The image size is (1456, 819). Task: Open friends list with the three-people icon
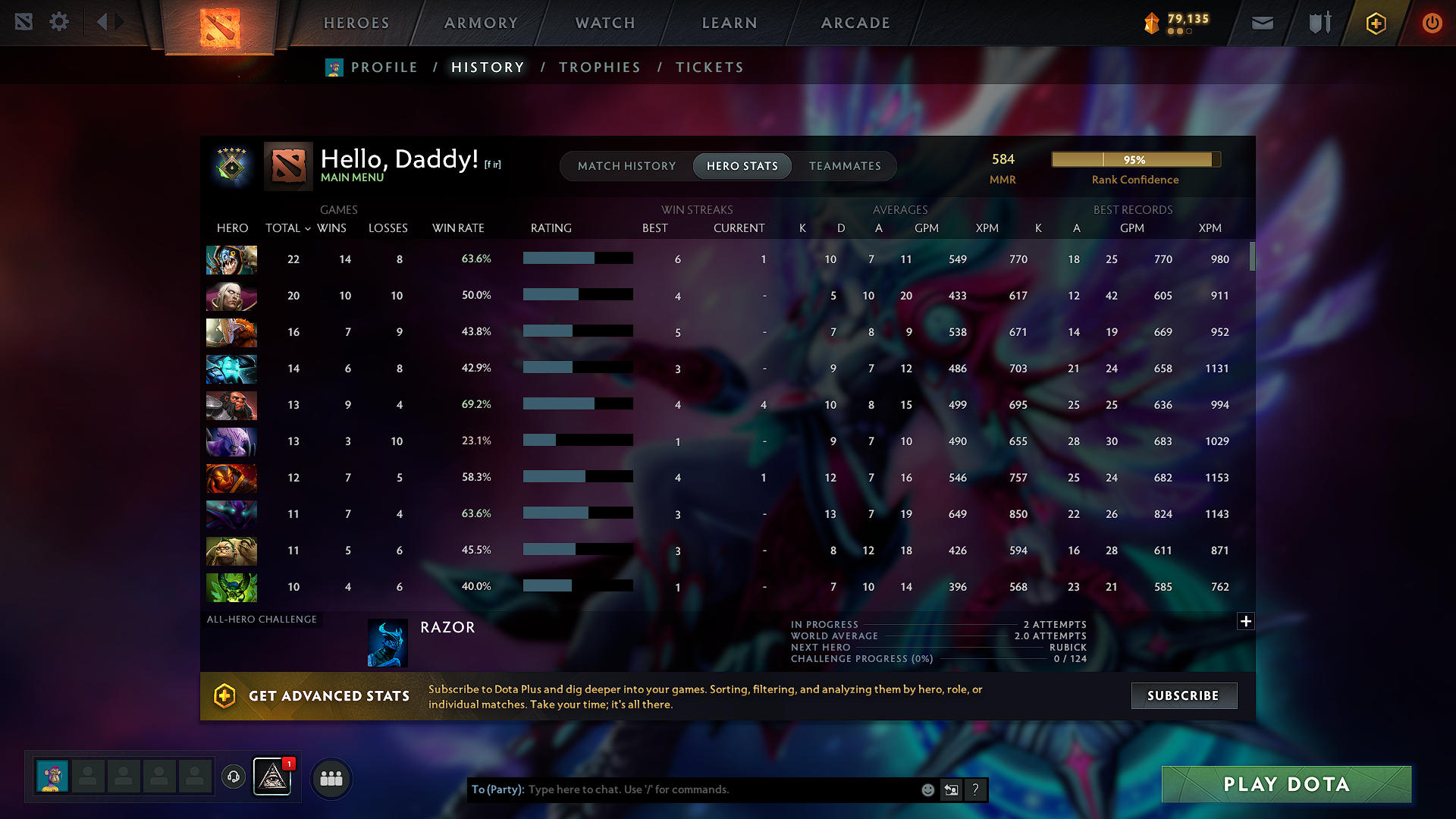(x=331, y=778)
